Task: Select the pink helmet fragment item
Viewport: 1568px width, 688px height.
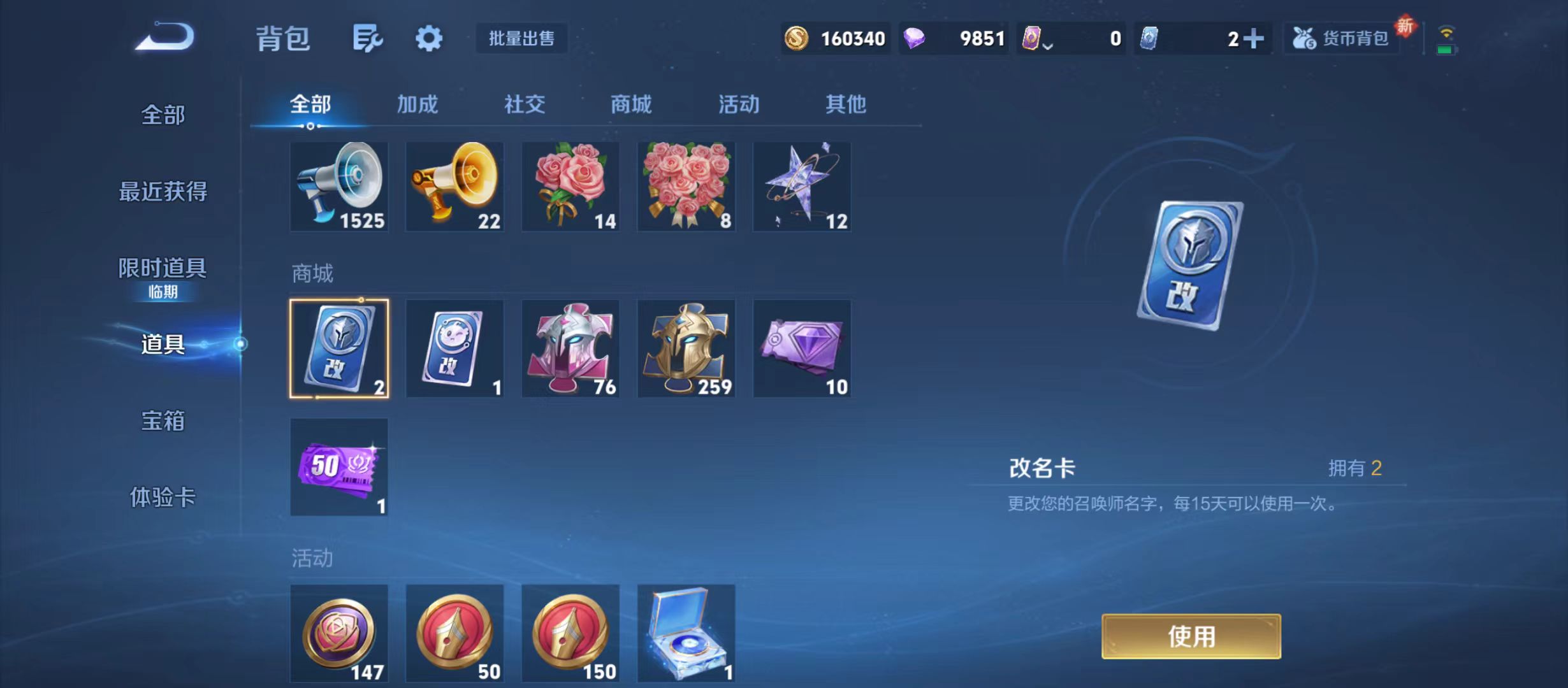Action: pyautogui.click(x=570, y=348)
